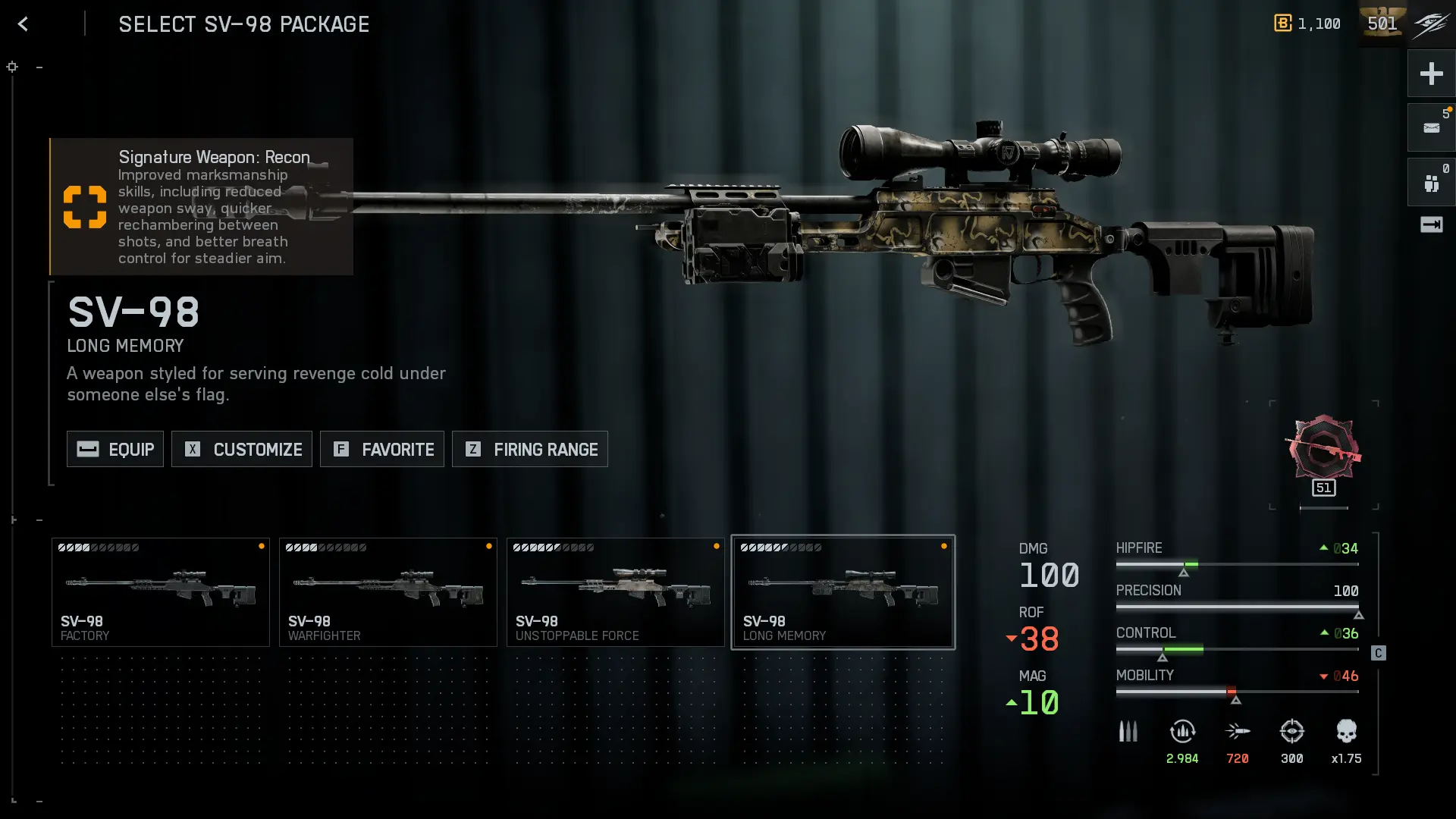This screenshot has width=1456, height=819.
Task: Mark this package as Favorite
Action: [x=382, y=449]
